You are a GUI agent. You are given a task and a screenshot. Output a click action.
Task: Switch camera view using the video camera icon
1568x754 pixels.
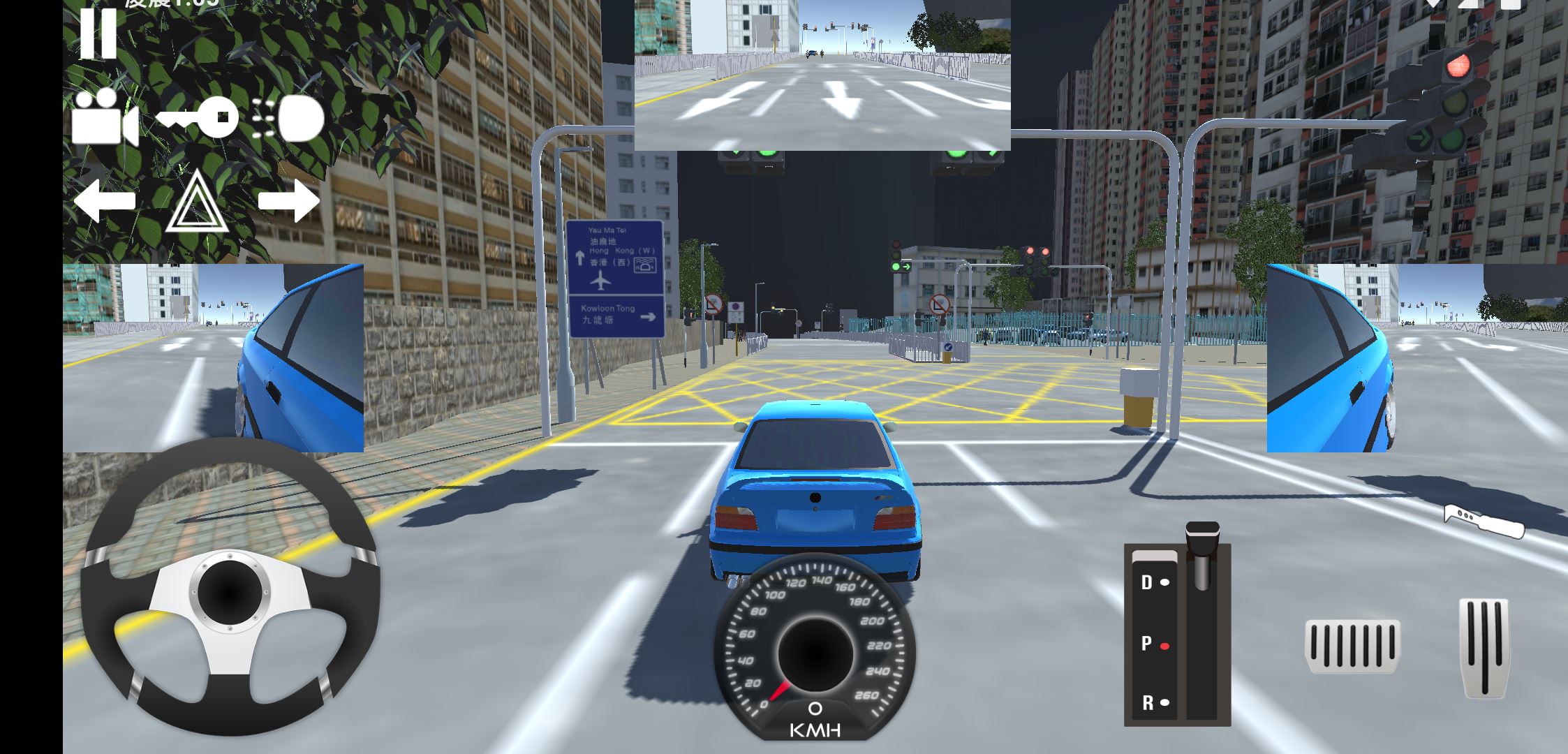coord(105,118)
